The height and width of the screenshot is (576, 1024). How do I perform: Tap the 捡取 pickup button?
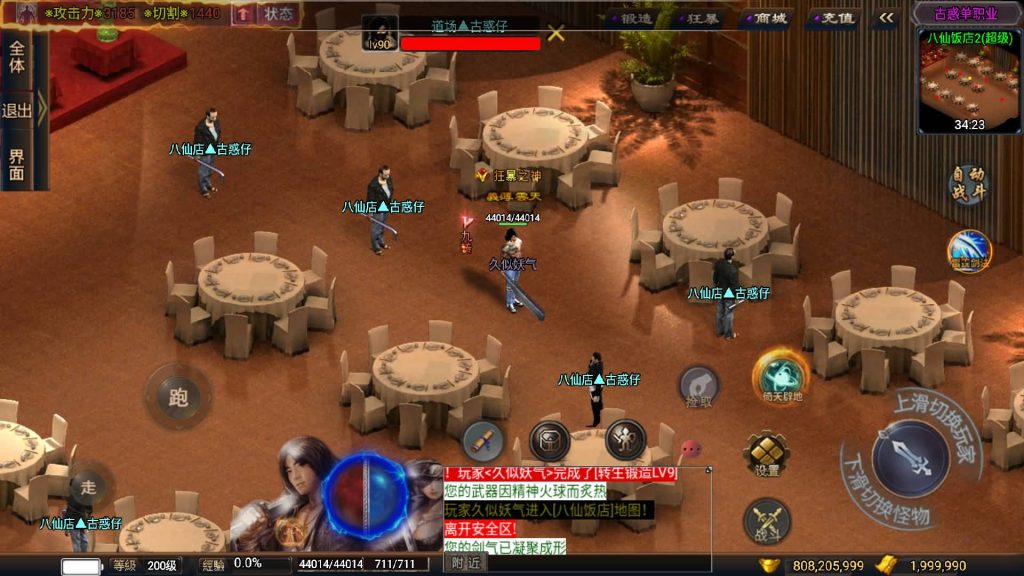click(x=699, y=386)
